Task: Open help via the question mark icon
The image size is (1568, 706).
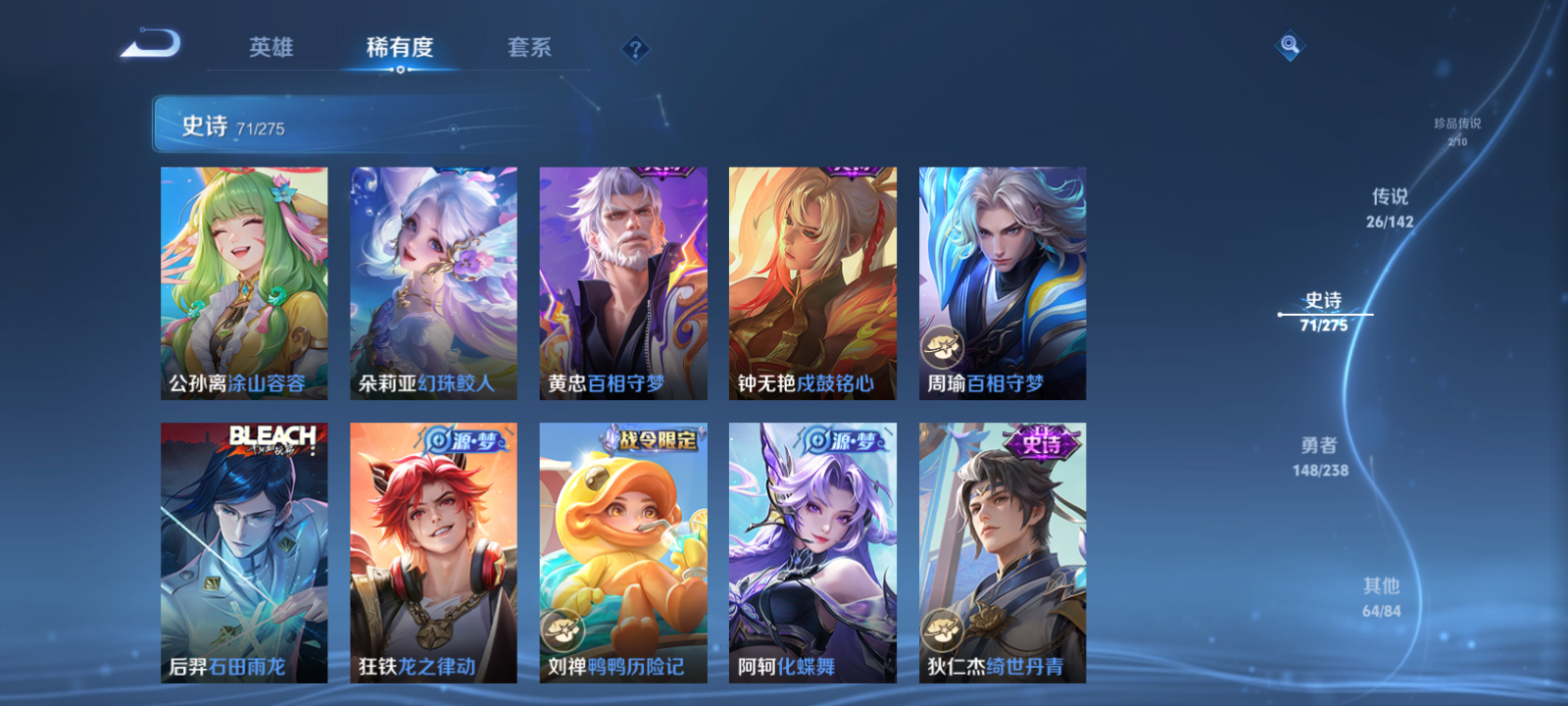Action: (x=637, y=47)
